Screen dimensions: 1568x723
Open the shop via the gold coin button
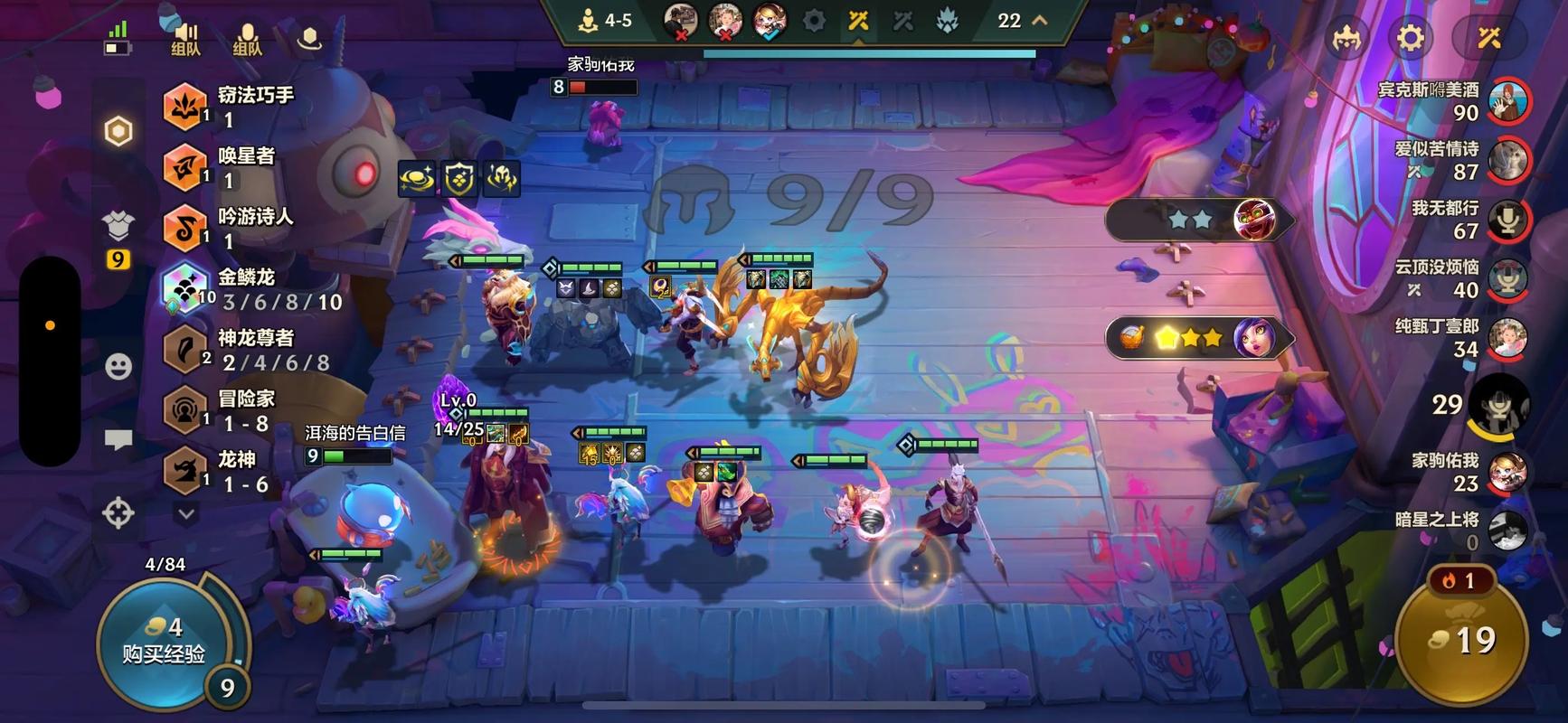coord(1461,640)
